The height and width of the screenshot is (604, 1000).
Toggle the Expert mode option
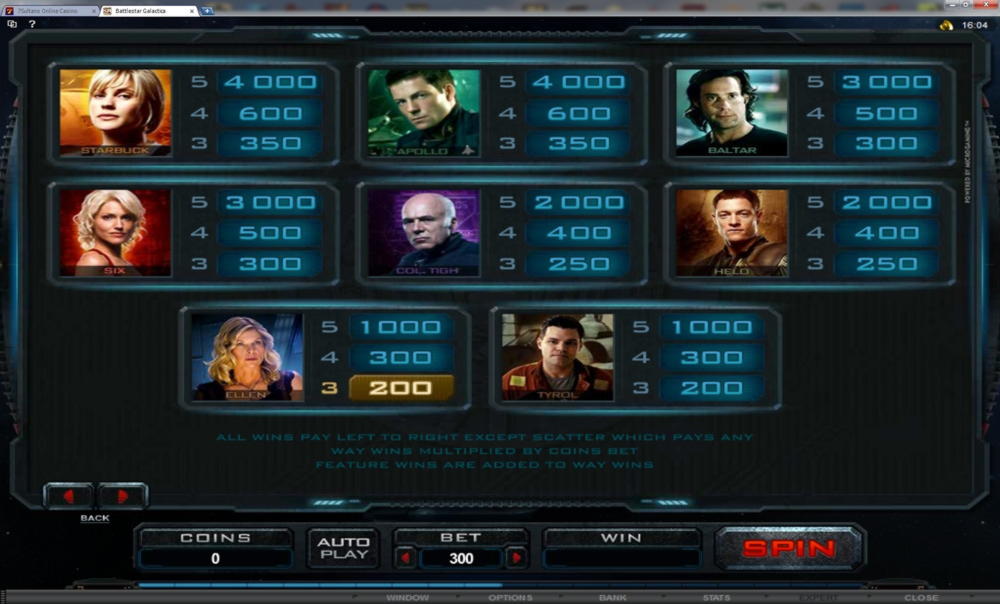tap(819, 598)
